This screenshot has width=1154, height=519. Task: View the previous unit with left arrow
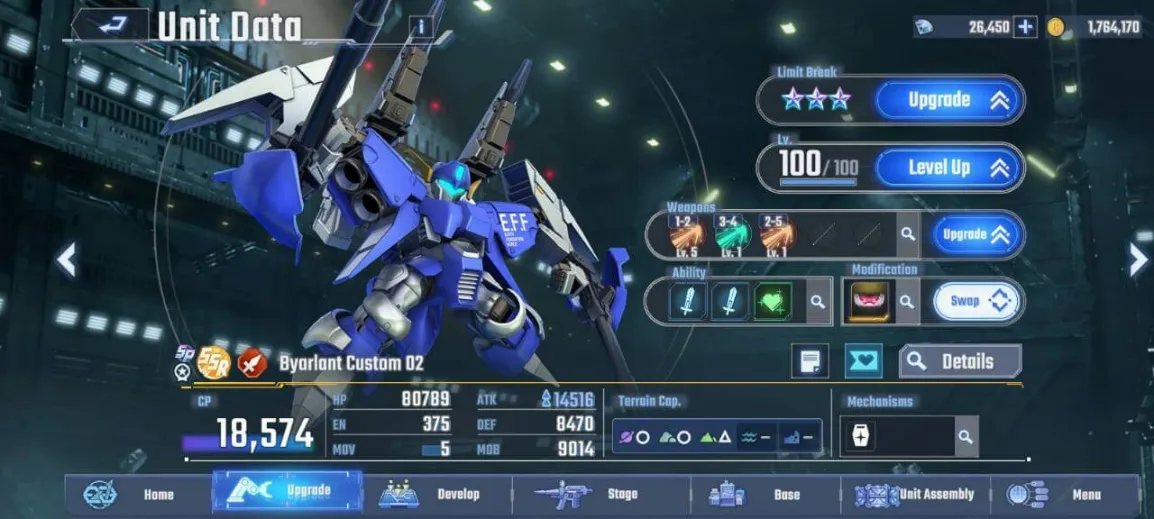(x=66, y=261)
